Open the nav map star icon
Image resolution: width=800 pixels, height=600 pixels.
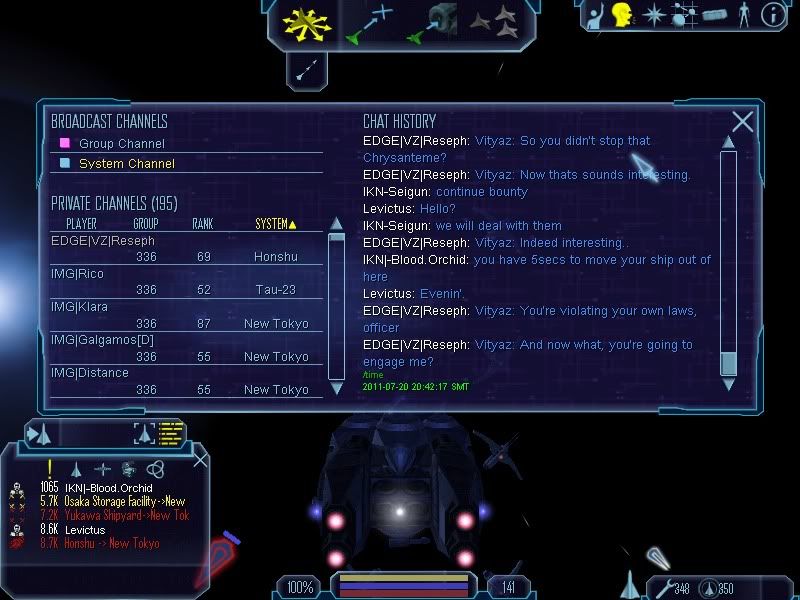point(654,15)
